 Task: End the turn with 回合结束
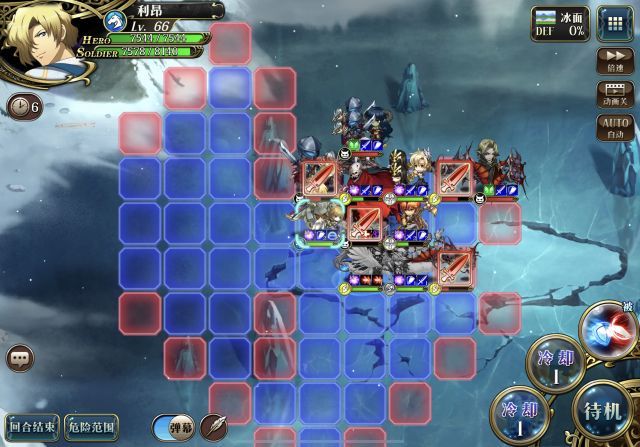pos(30,426)
